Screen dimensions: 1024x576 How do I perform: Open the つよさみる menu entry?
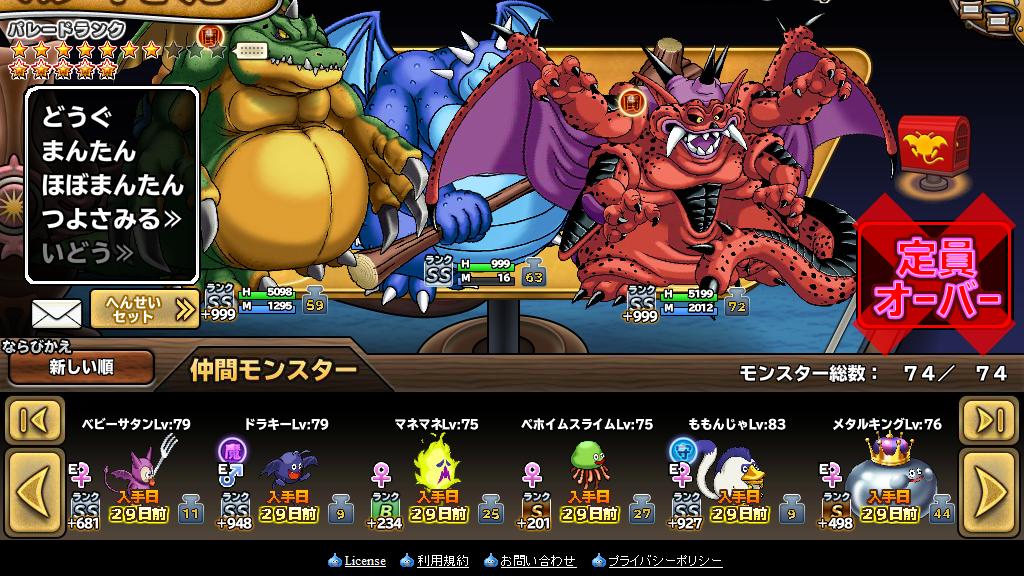[110, 219]
